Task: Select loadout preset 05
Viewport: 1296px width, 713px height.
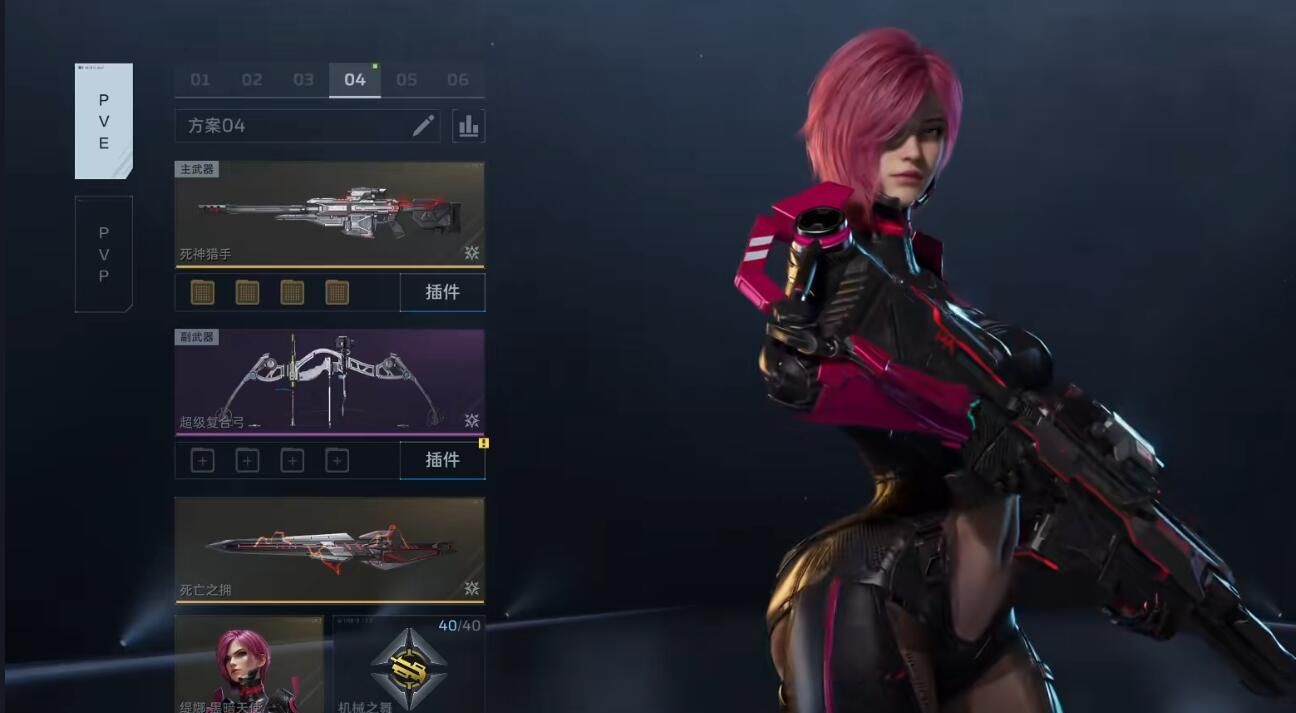Action: tap(406, 80)
